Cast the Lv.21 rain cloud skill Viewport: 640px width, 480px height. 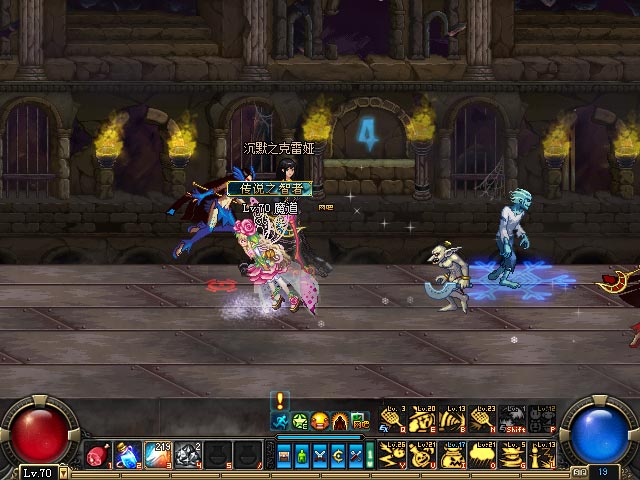click(x=482, y=456)
